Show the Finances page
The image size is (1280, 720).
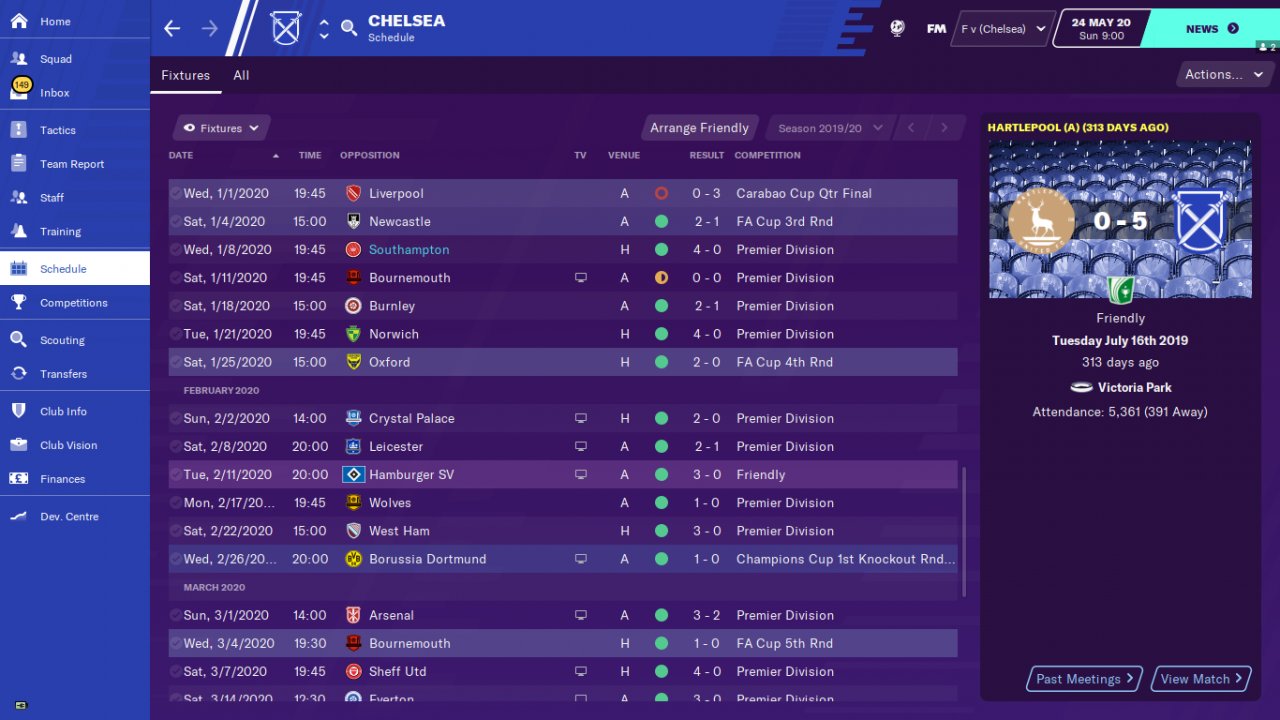[62, 479]
